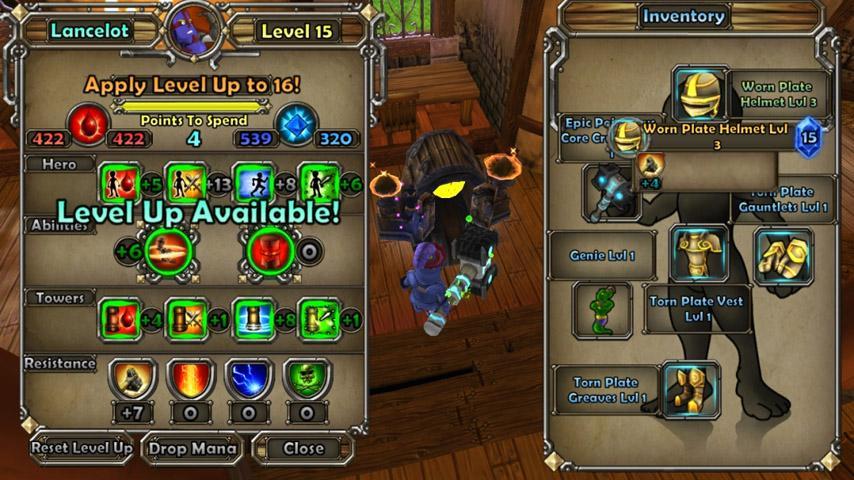Choose the fire resistance shield
This screenshot has height=480, width=854.
(191, 379)
